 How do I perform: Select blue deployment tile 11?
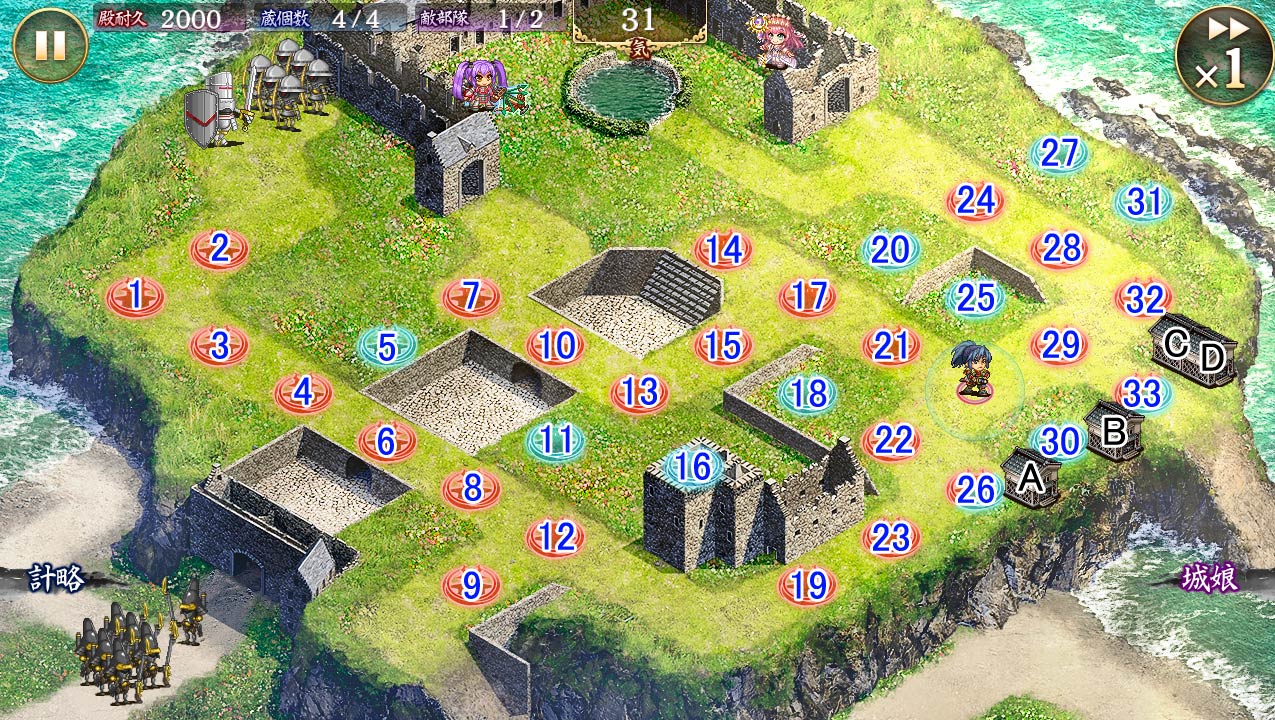click(x=555, y=441)
